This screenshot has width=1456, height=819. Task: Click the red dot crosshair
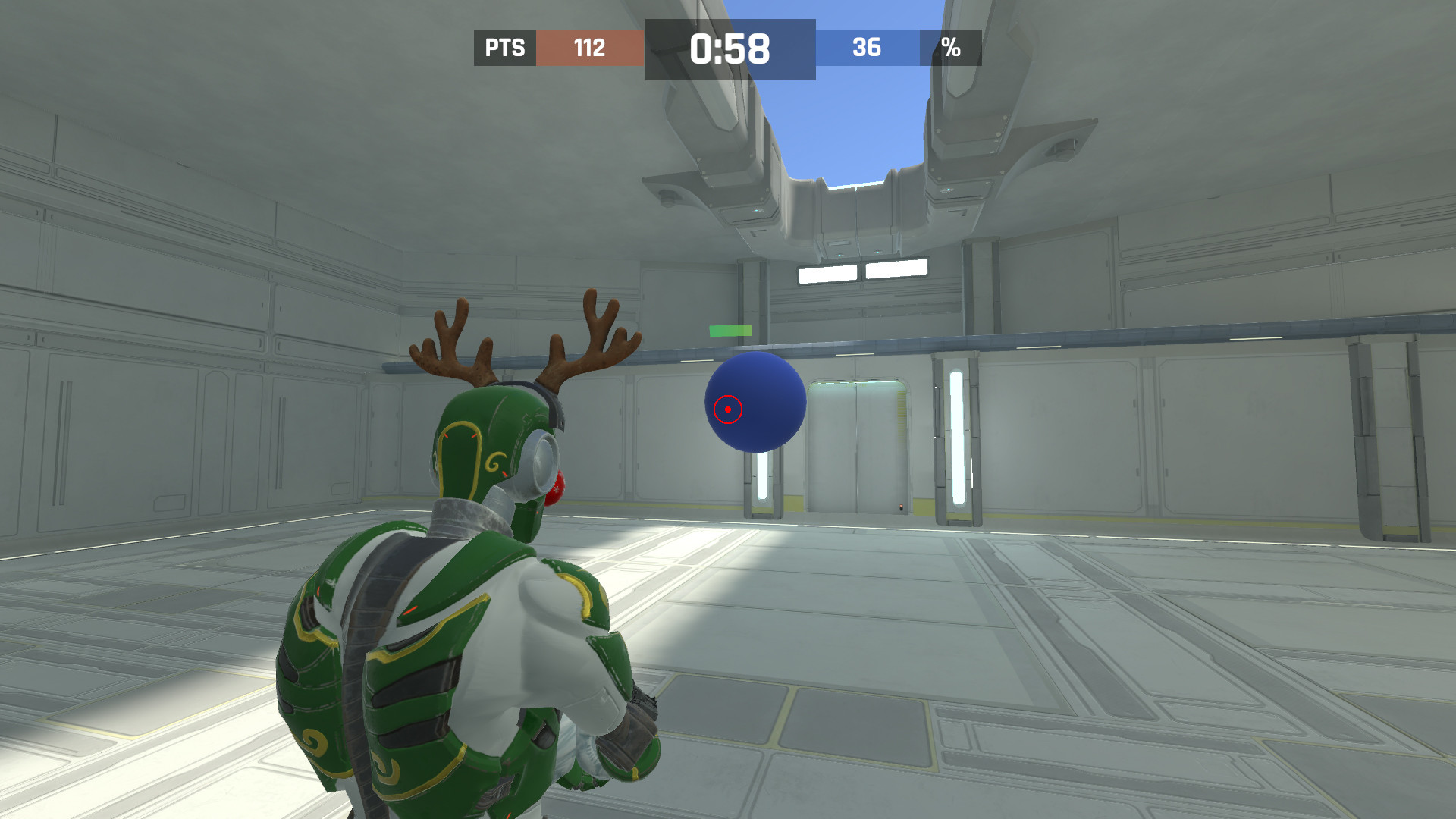coord(727,408)
